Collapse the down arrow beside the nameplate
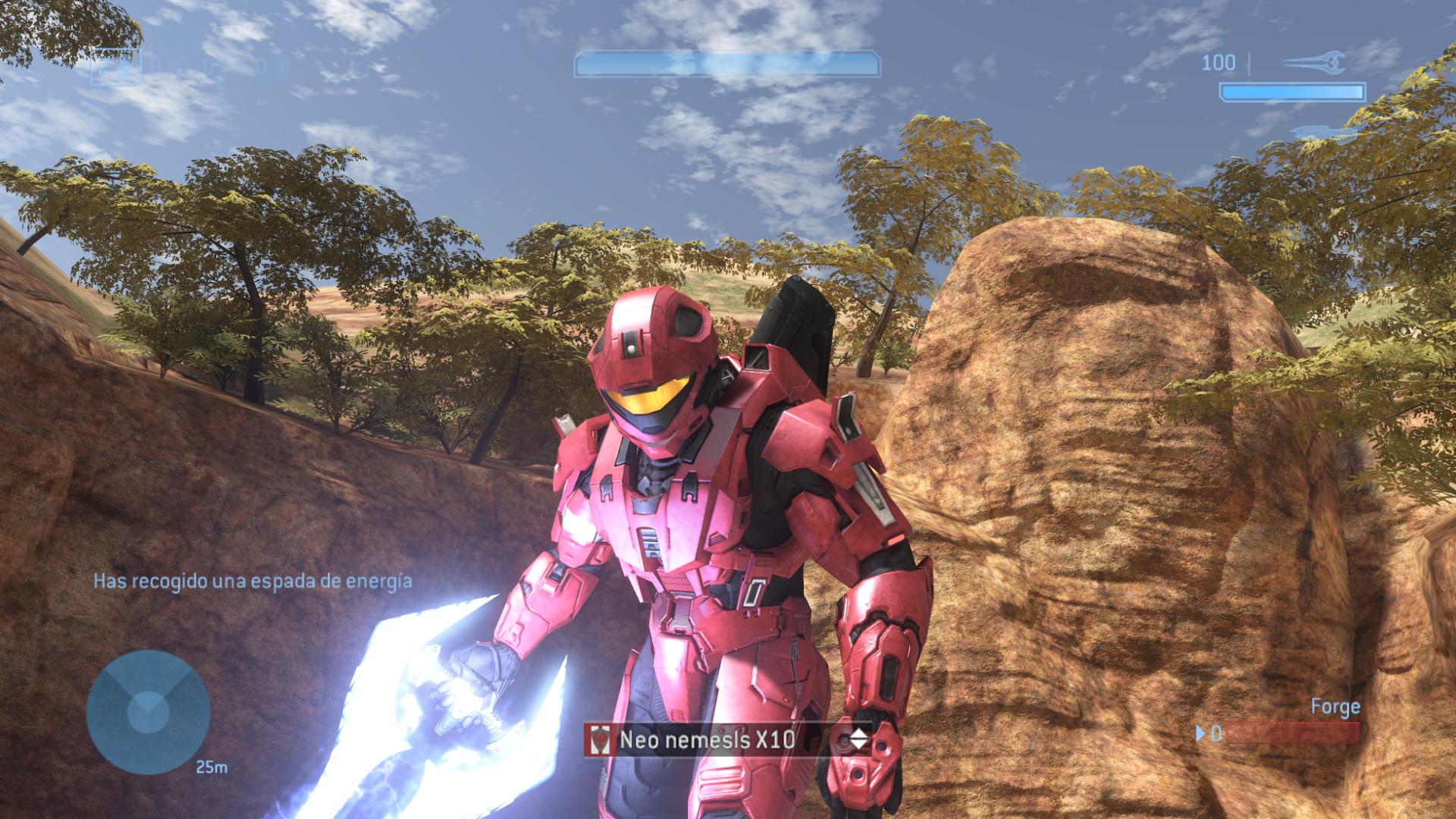This screenshot has height=819, width=1456. (x=859, y=745)
